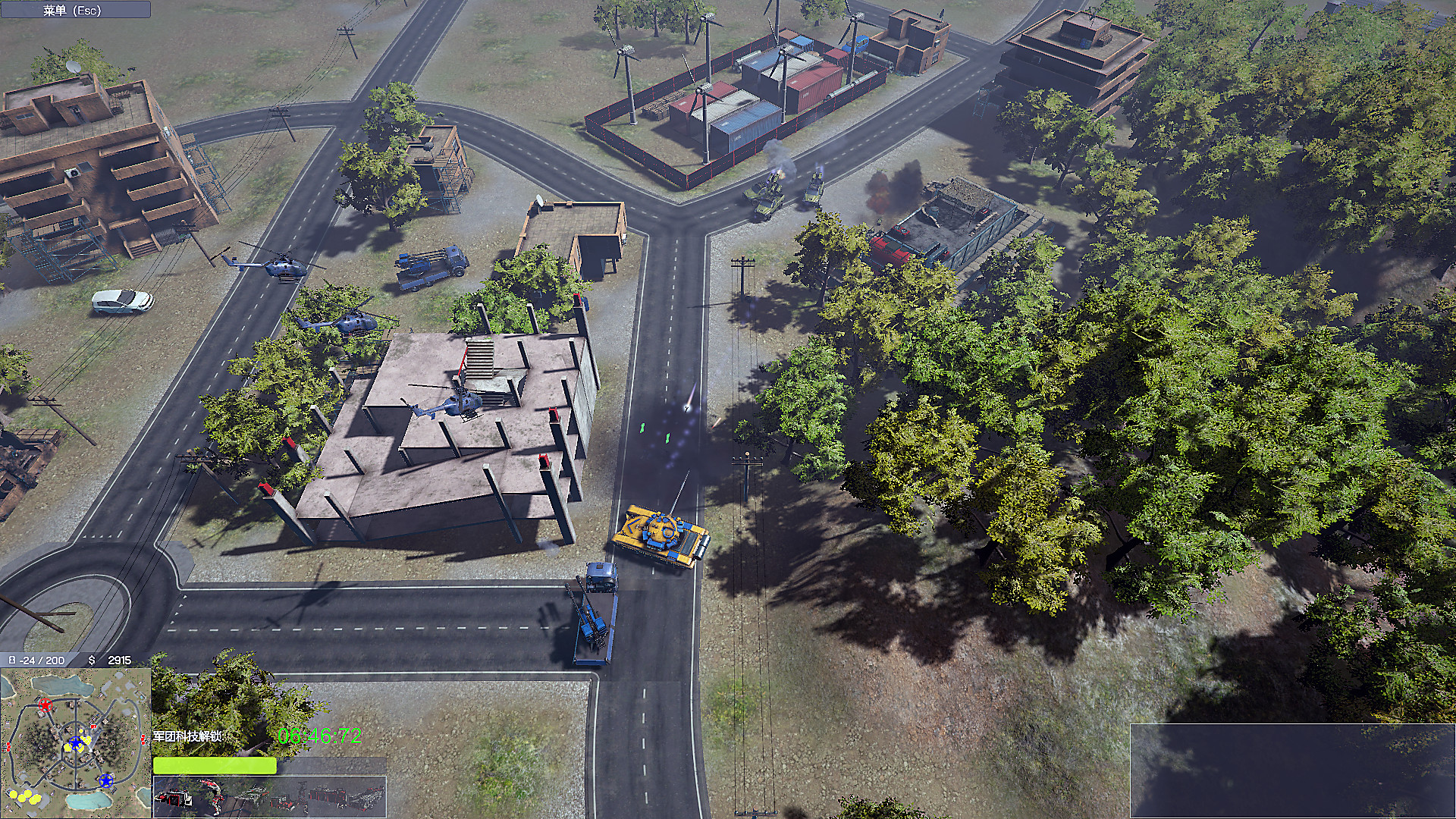The width and height of the screenshot is (1456, 819).
Task: Click the center blue star base on the minimap
Action: (76, 742)
